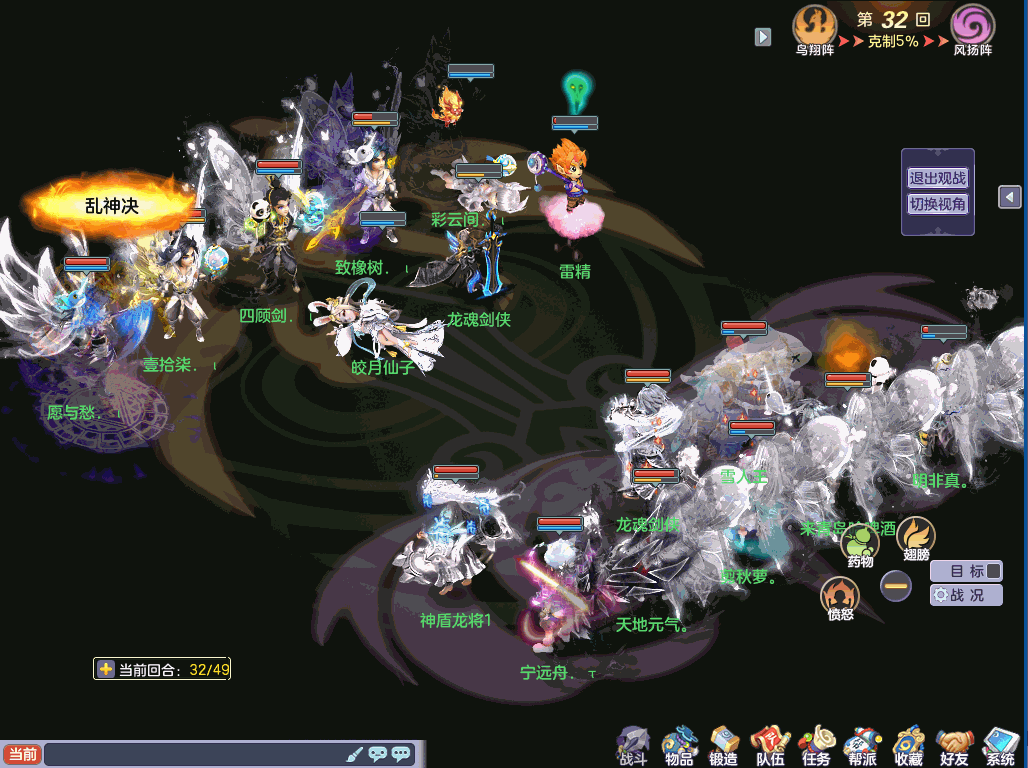Exit spectating with 退出观战 button
The width and height of the screenshot is (1028, 768).
click(937, 178)
